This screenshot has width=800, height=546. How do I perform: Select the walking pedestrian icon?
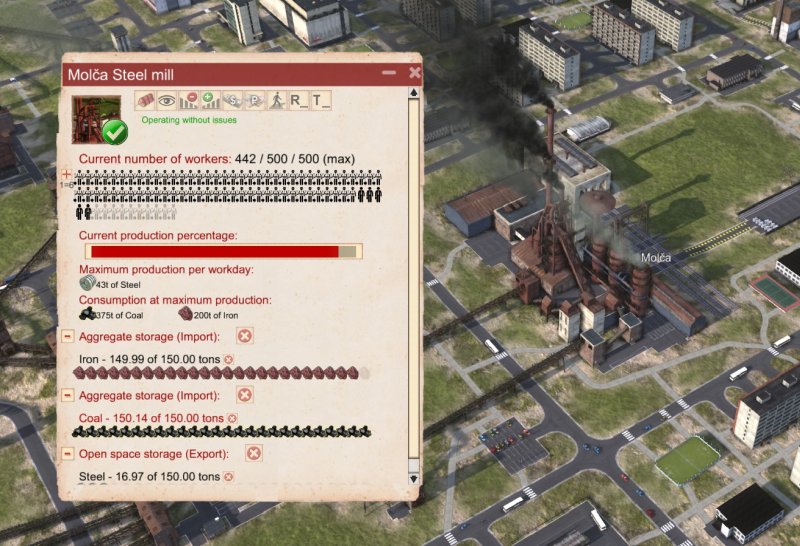tap(276, 100)
